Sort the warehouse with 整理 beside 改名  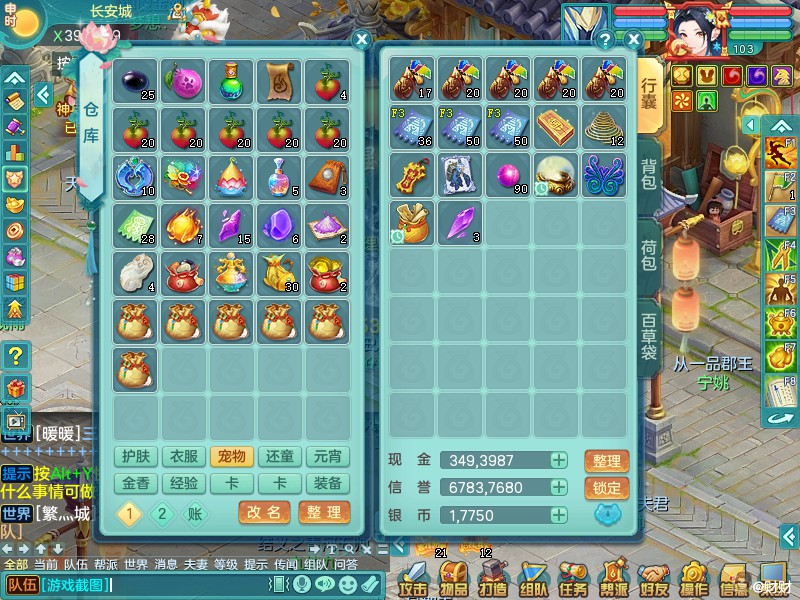click(324, 512)
